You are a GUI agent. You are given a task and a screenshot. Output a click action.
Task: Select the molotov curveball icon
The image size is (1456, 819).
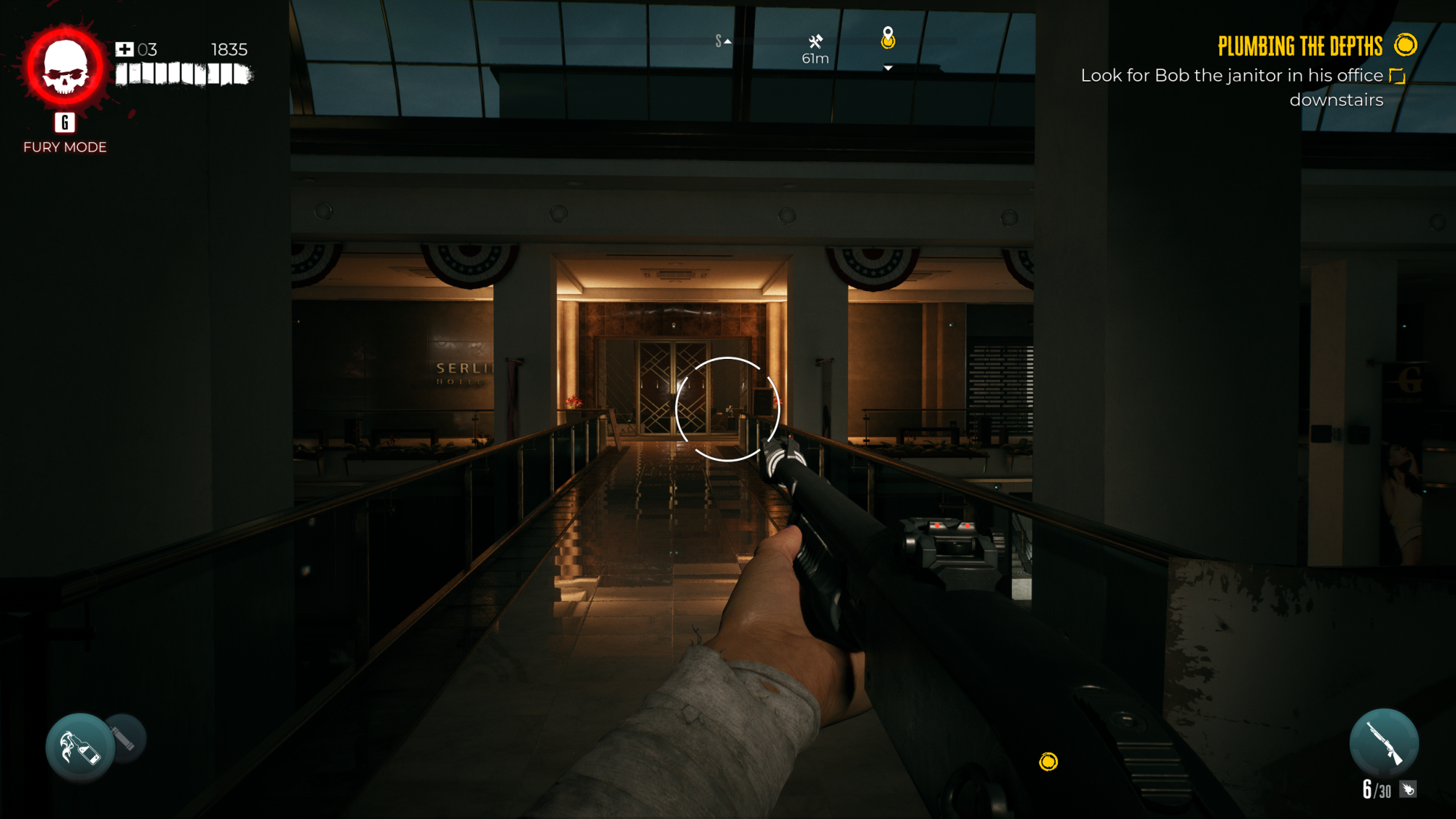tap(80, 747)
